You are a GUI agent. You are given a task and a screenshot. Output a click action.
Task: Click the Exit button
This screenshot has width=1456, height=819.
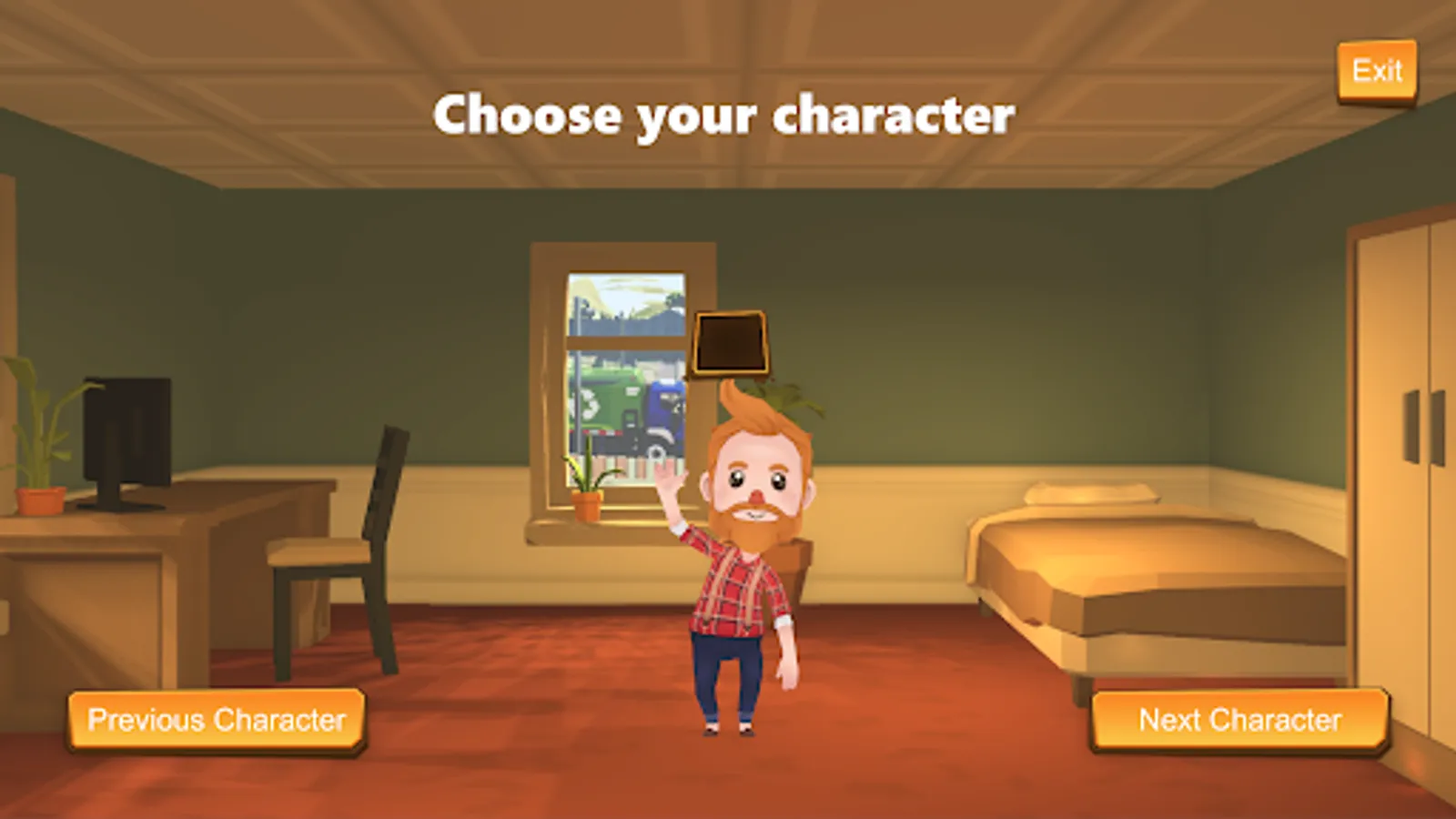click(1377, 70)
